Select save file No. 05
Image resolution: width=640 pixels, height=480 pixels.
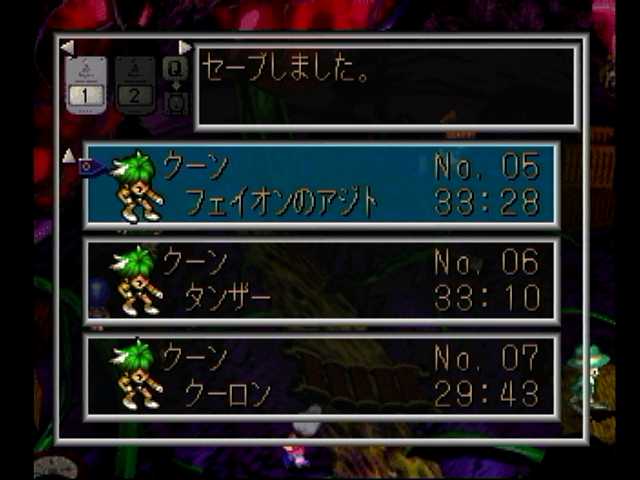(x=320, y=184)
